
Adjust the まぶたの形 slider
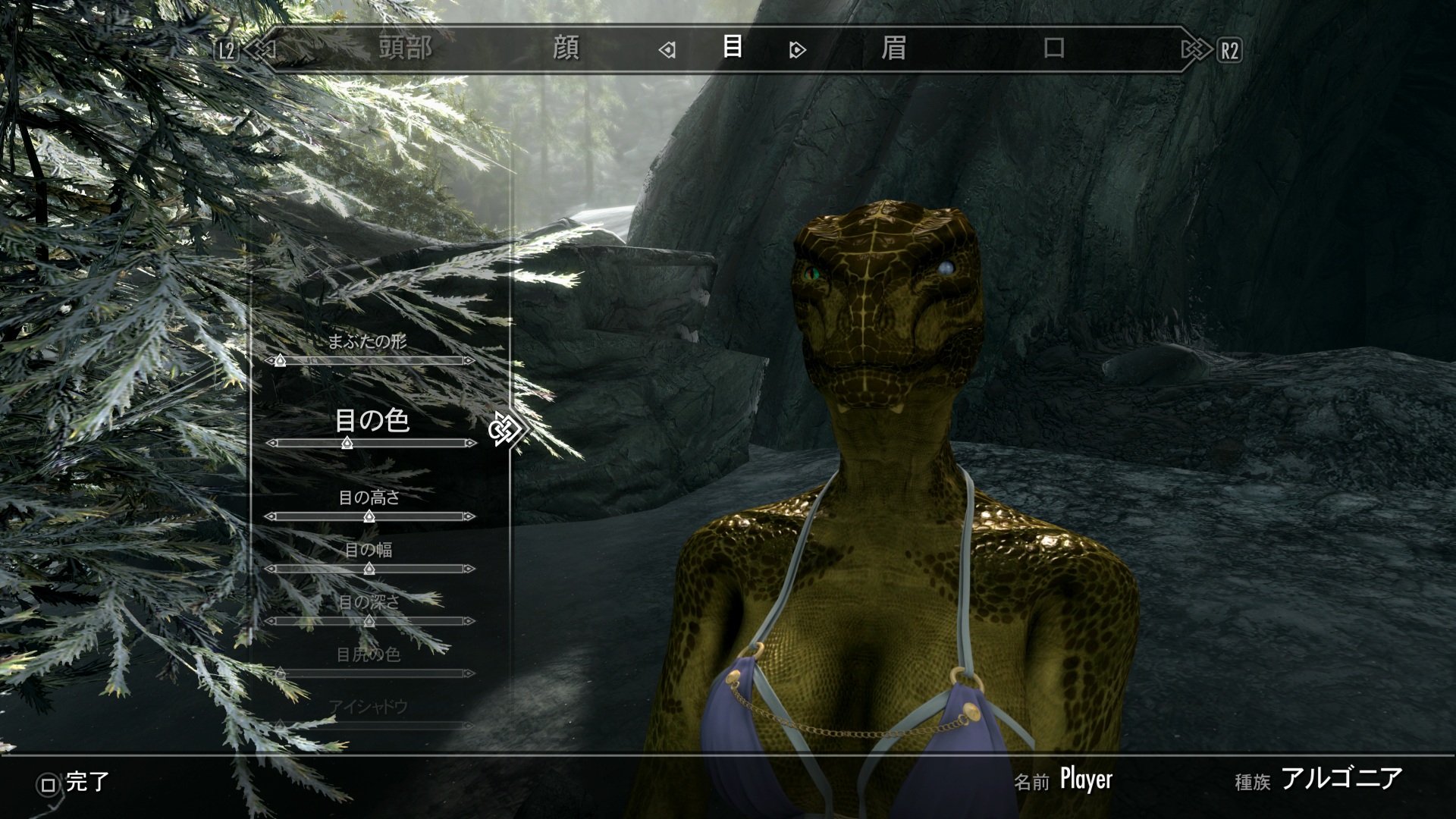(280, 360)
